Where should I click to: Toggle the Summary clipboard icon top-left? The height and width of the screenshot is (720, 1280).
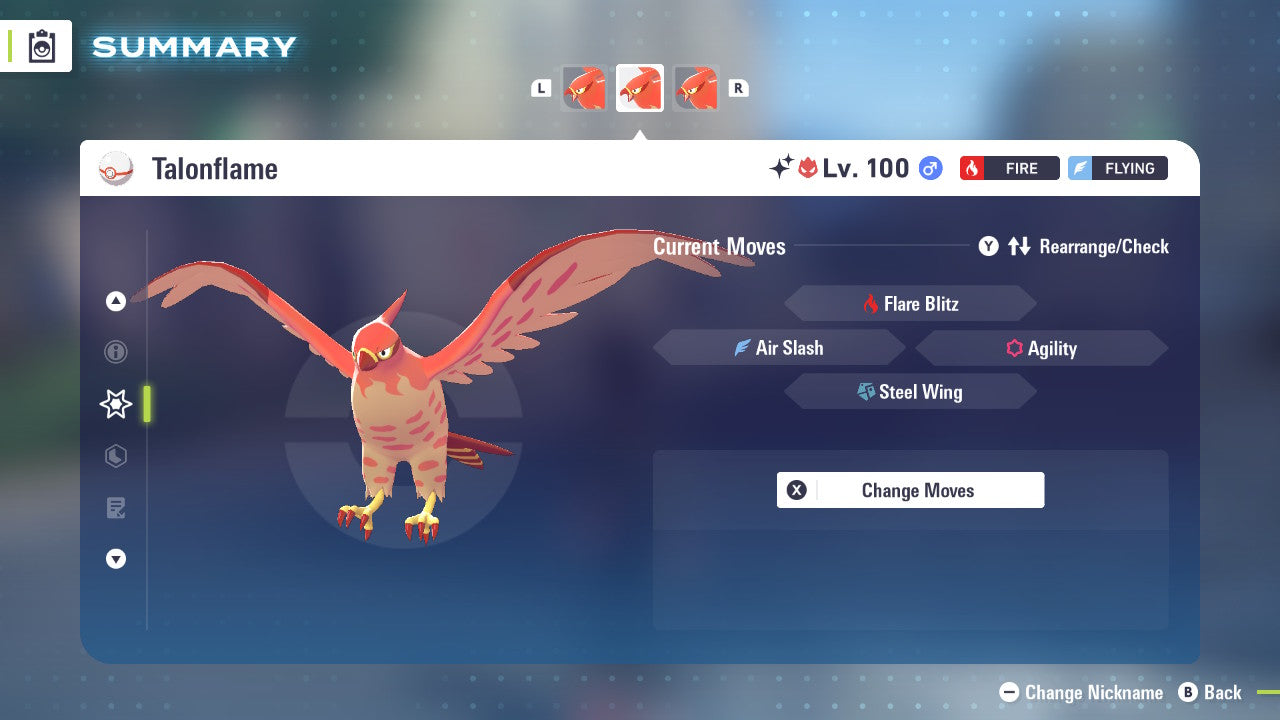[x=42, y=46]
